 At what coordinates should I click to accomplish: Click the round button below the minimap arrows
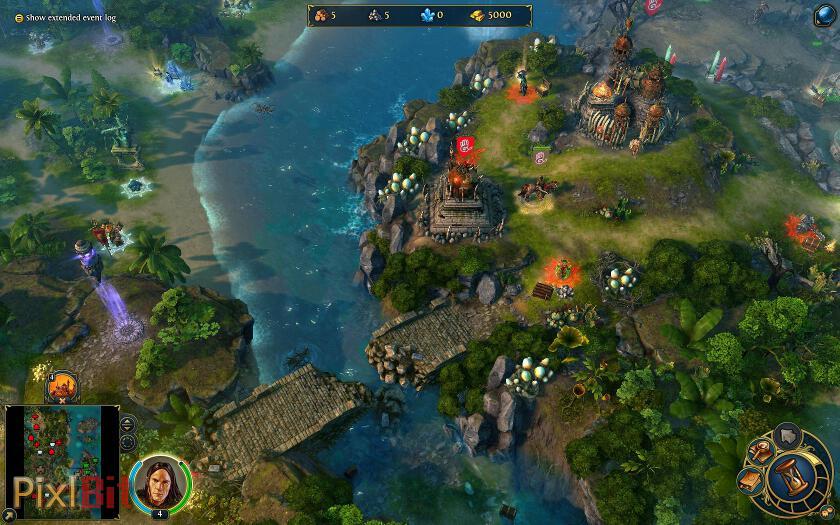point(128,443)
